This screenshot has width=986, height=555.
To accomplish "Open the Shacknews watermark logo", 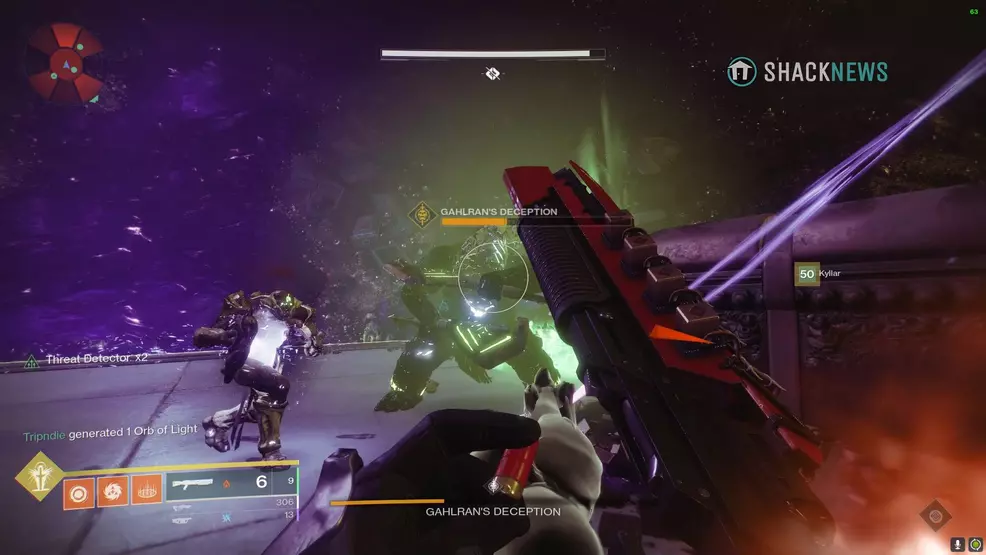I will point(807,71).
